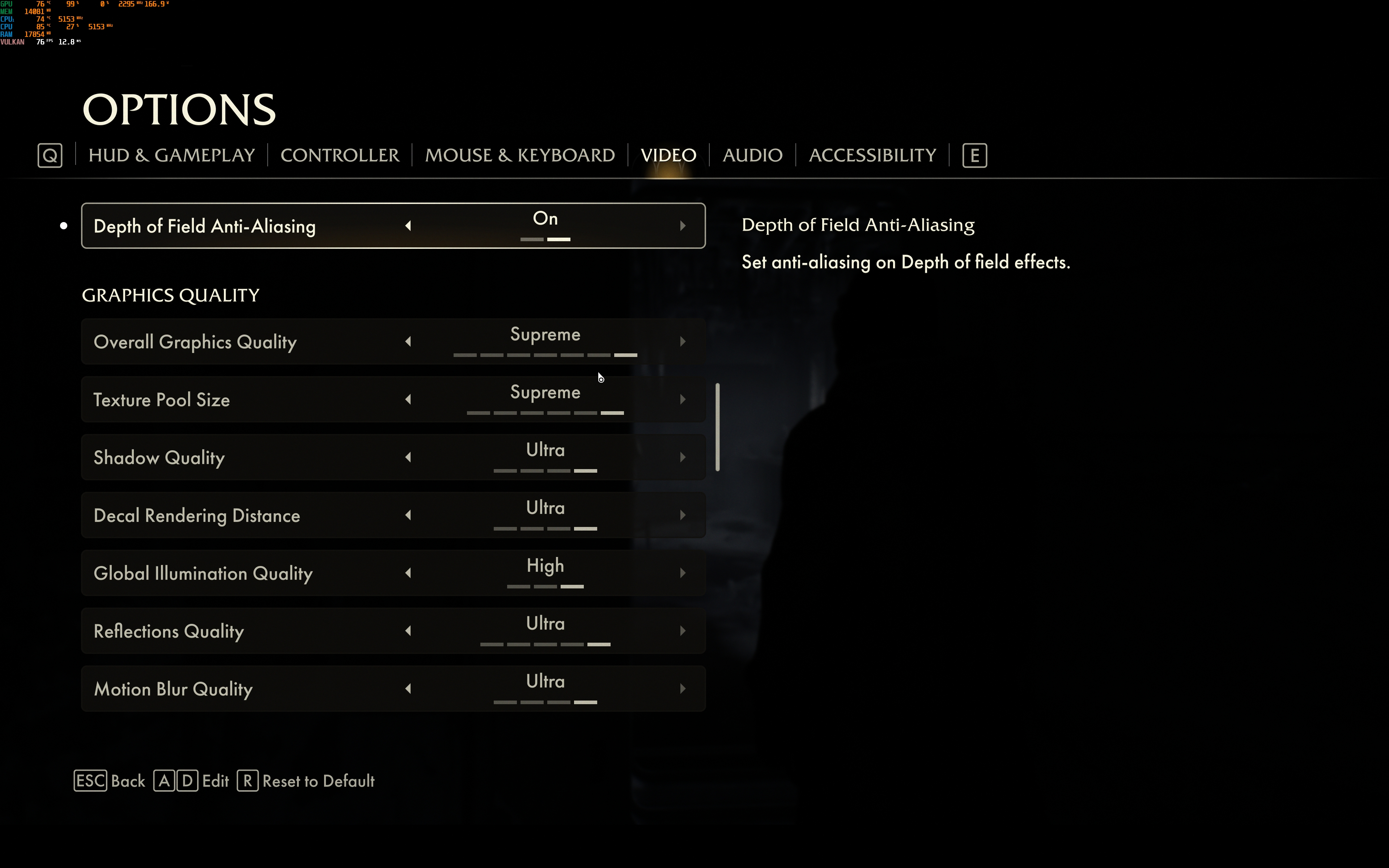1389x868 pixels.
Task: Raise Motion Blur Quality with right arrow
Action: point(683,689)
